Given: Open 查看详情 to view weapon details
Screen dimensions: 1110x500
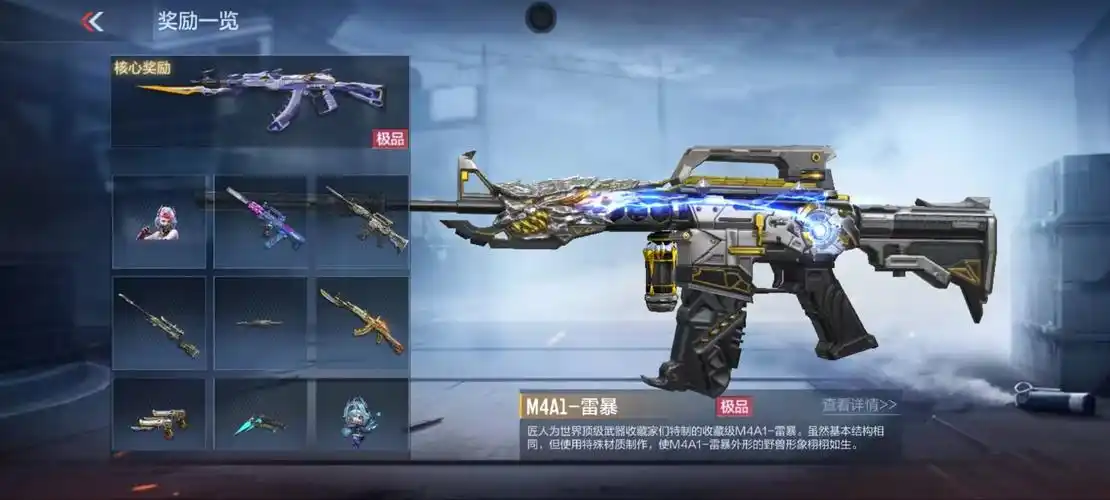Looking at the screenshot, I should 859,406.
